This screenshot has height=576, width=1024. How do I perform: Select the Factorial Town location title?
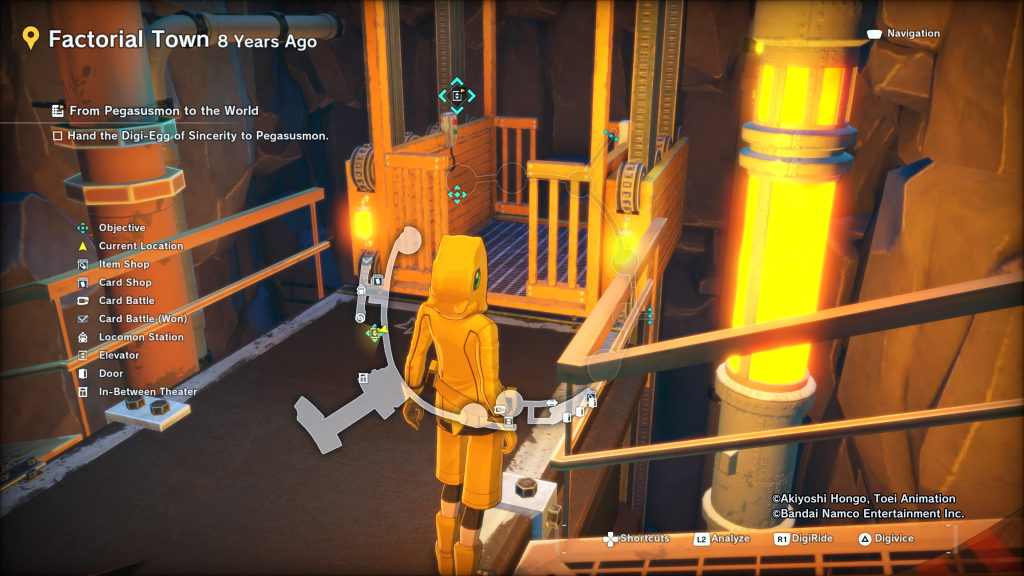tap(129, 40)
